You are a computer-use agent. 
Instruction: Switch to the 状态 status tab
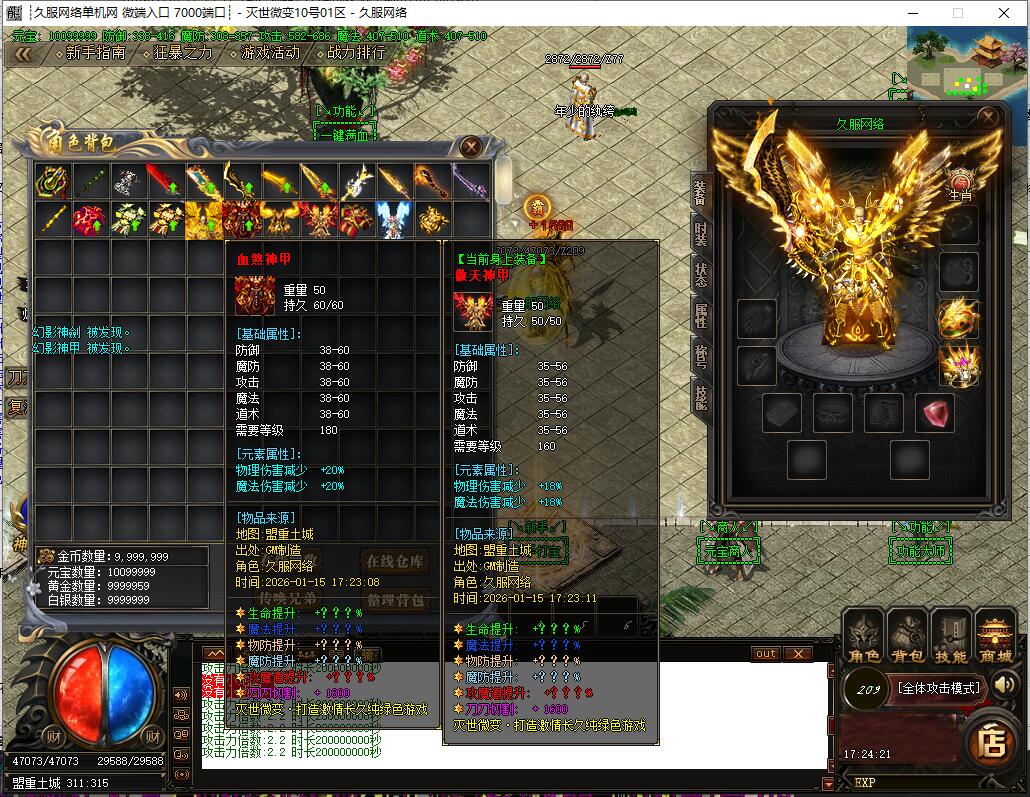click(700, 274)
